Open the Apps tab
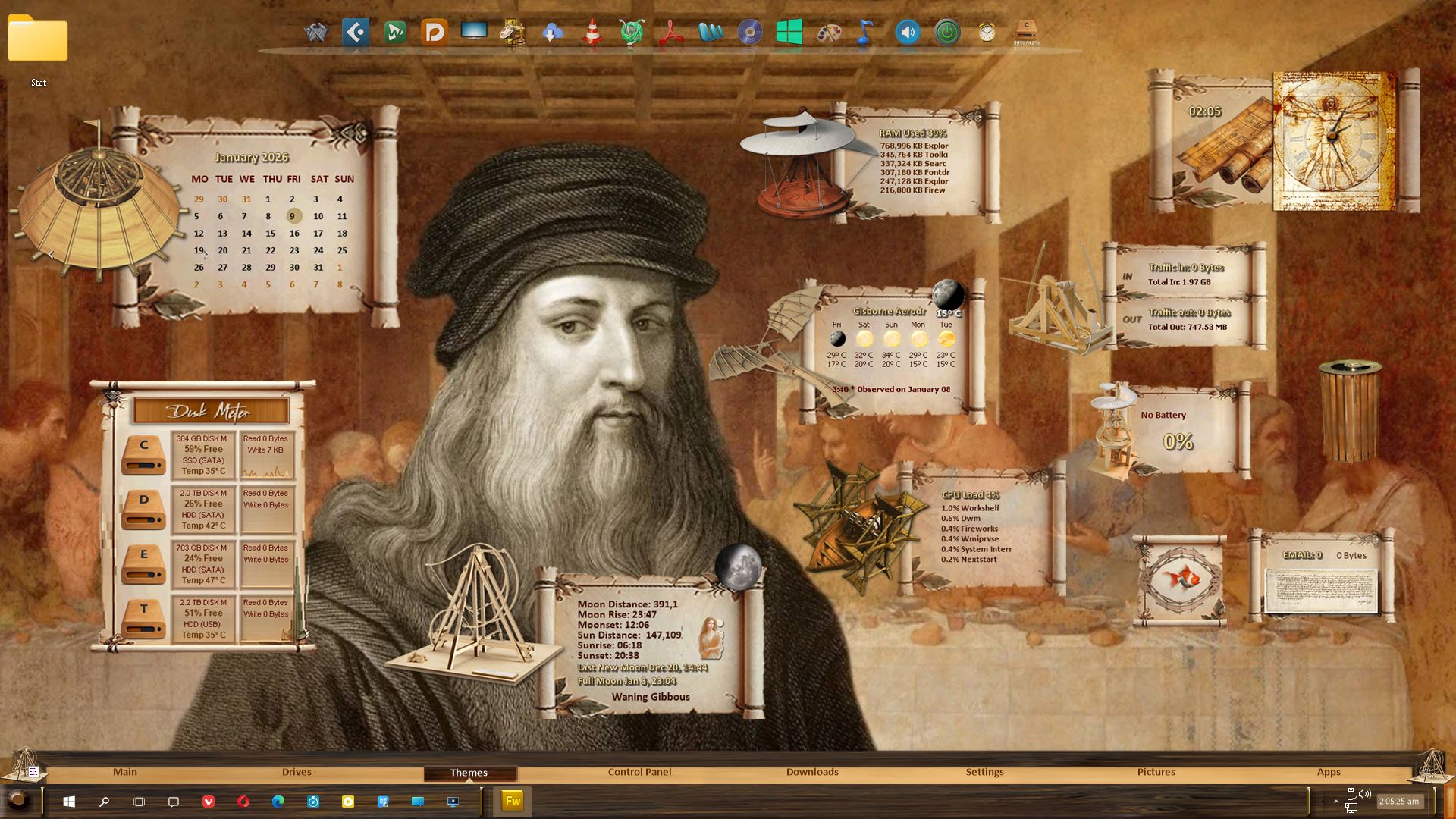This screenshot has height=819, width=1456. tap(1329, 772)
